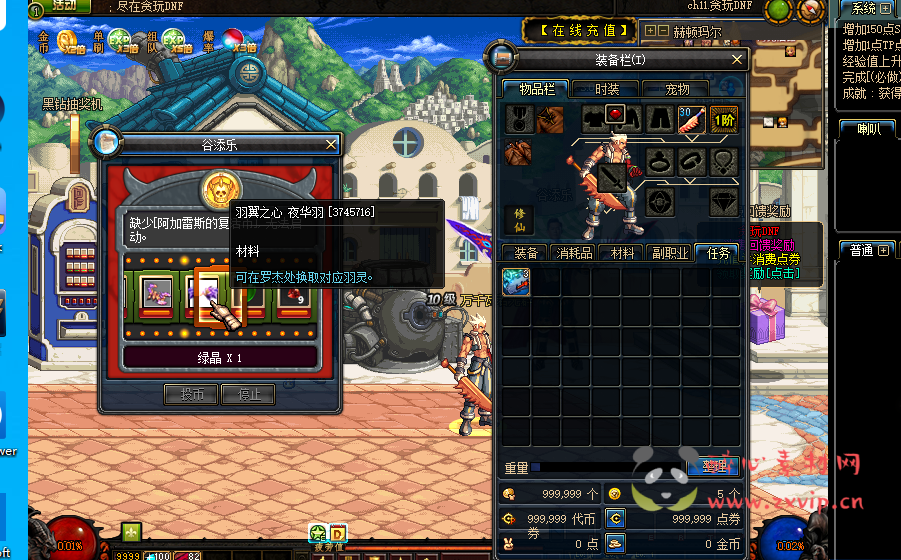Switch to the 副职业 sub-profession tab
Screen dimensions: 901x560
(669, 253)
